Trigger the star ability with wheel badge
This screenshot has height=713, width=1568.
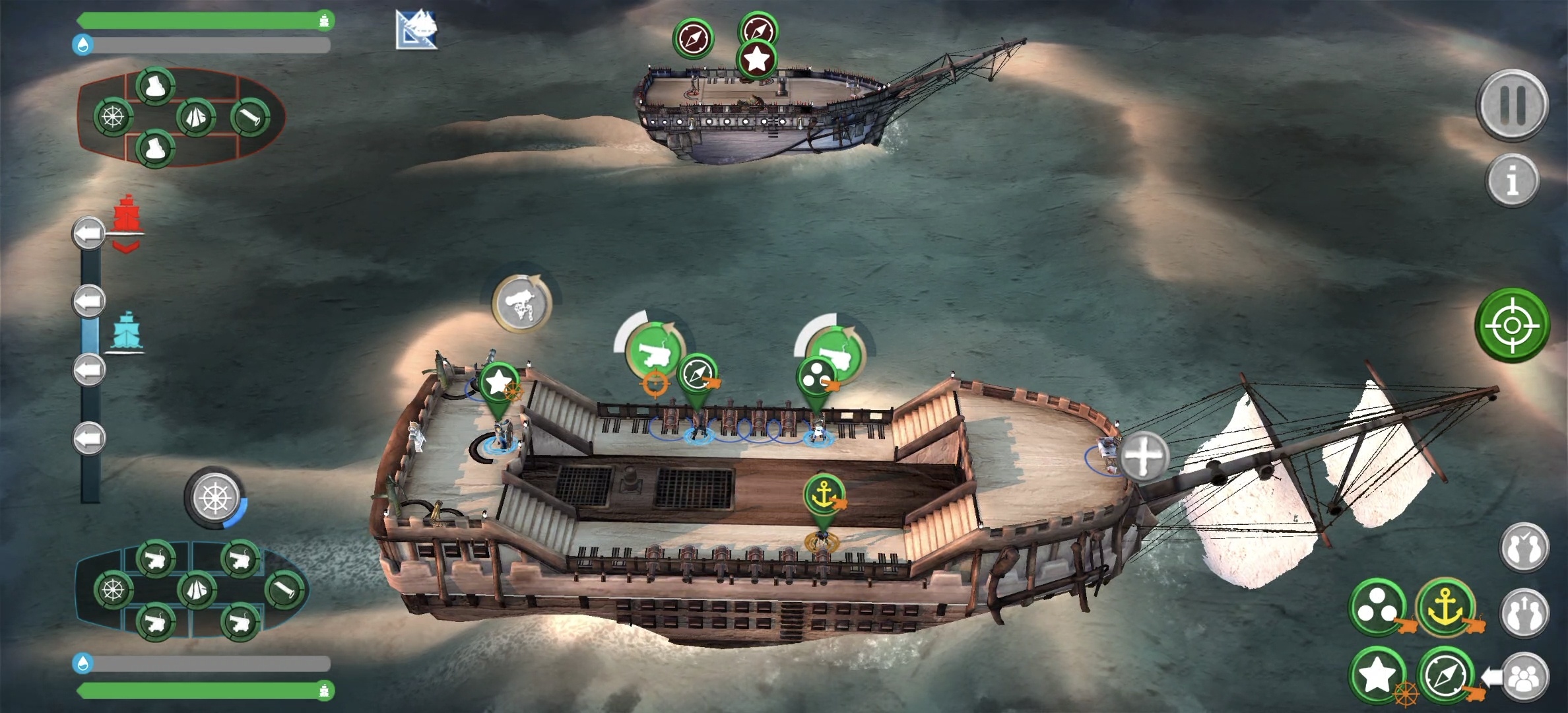pos(1378,675)
